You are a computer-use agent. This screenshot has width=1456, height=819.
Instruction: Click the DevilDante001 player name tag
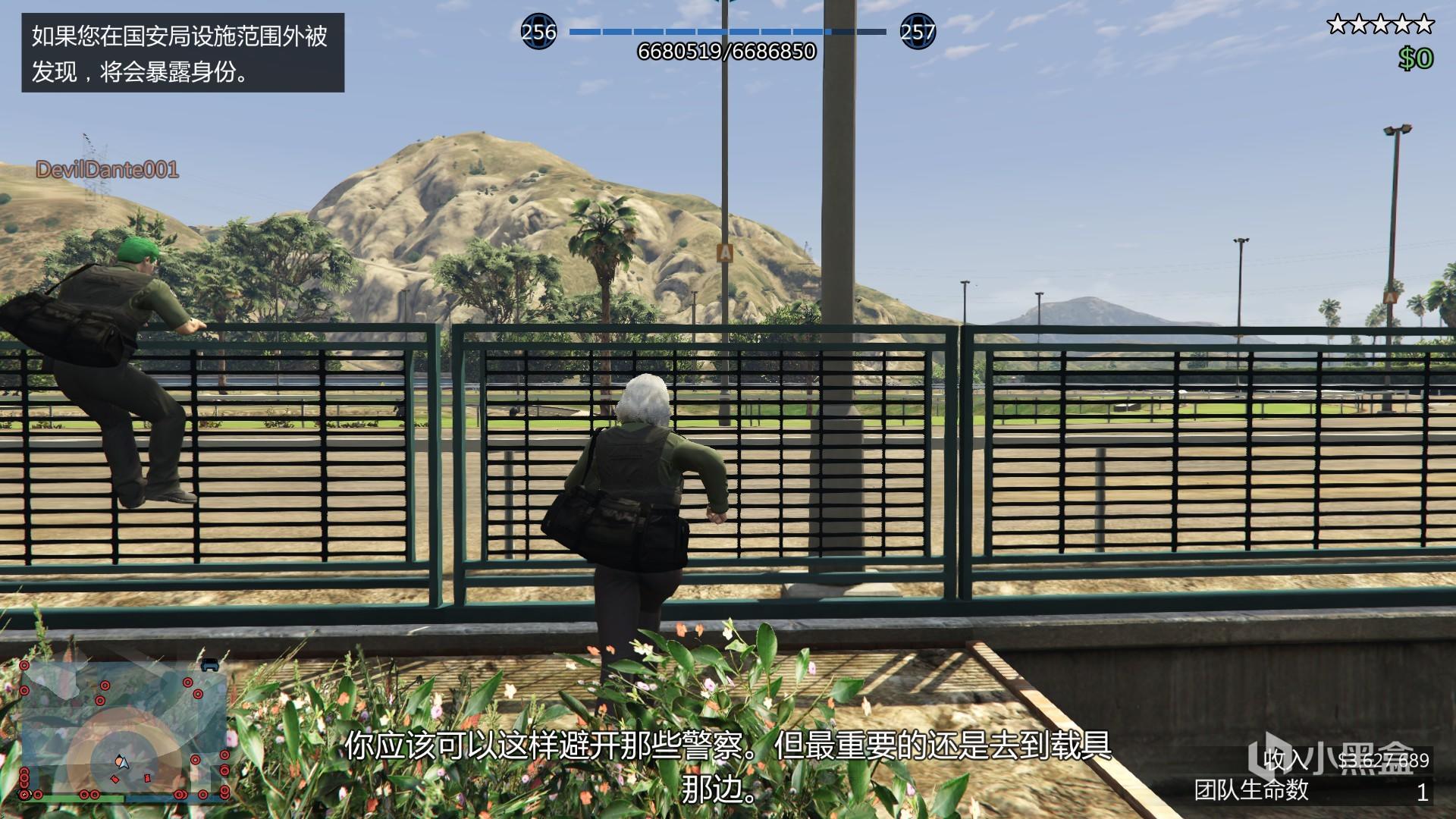click(x=107, y=170)
